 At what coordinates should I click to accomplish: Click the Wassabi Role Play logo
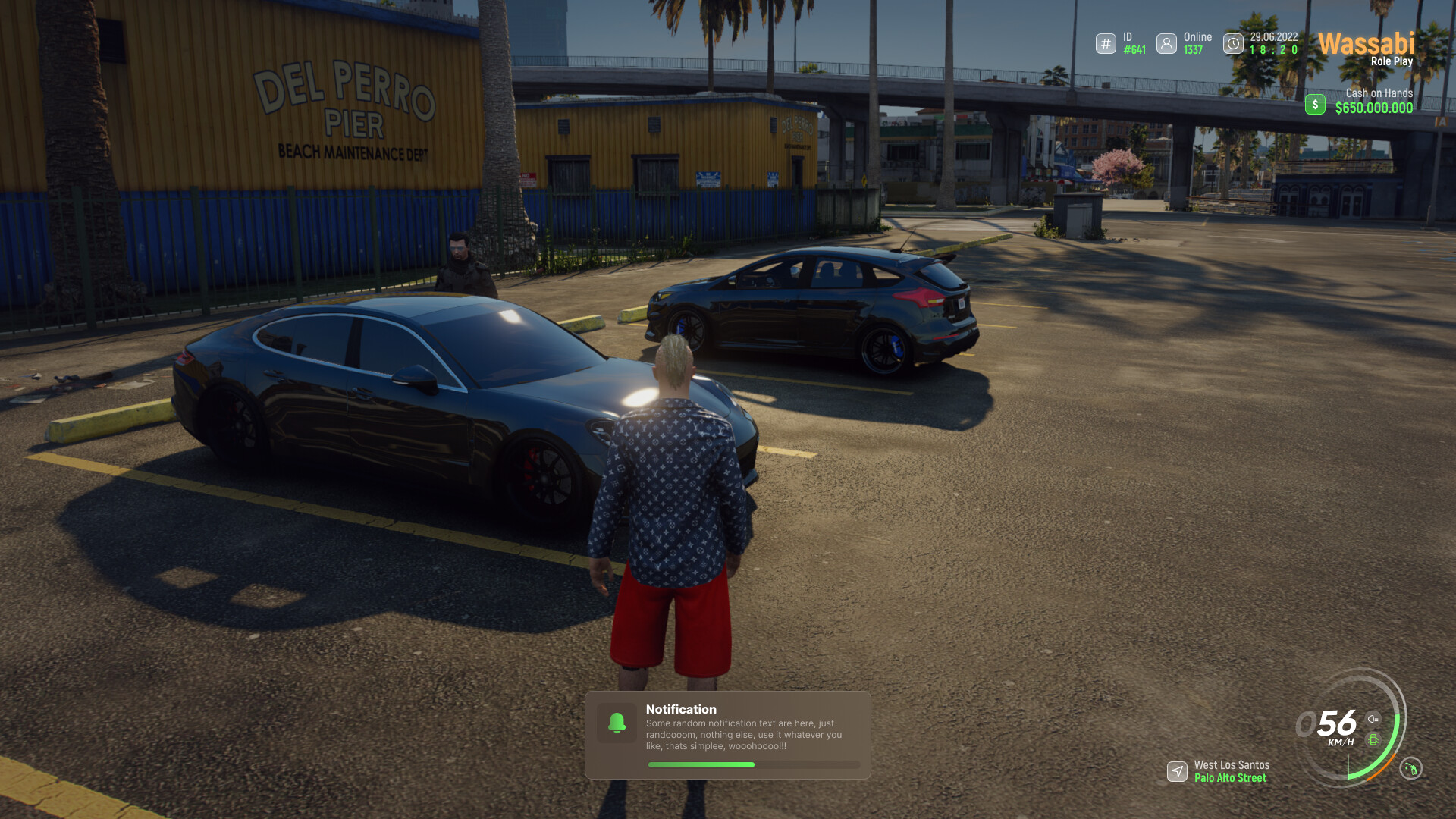[x=1366, y=49]
